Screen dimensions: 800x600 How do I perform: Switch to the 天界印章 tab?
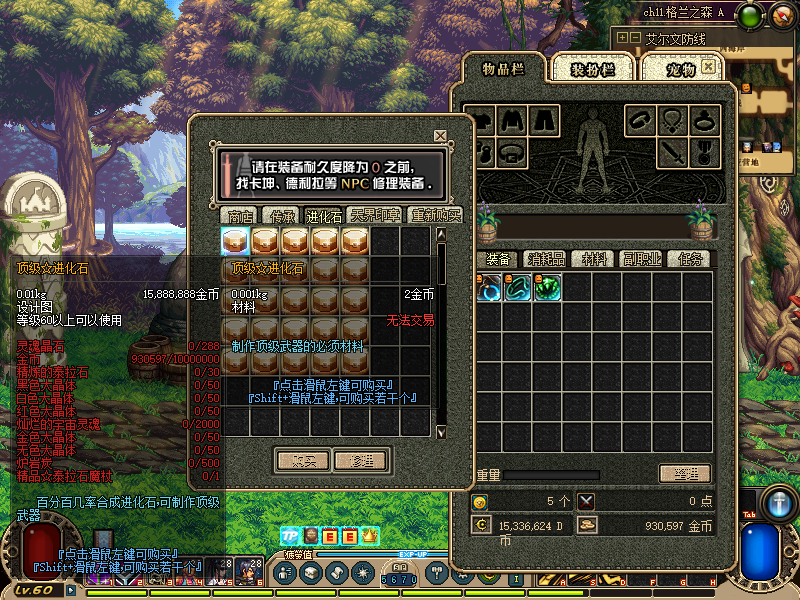[374, 215]
